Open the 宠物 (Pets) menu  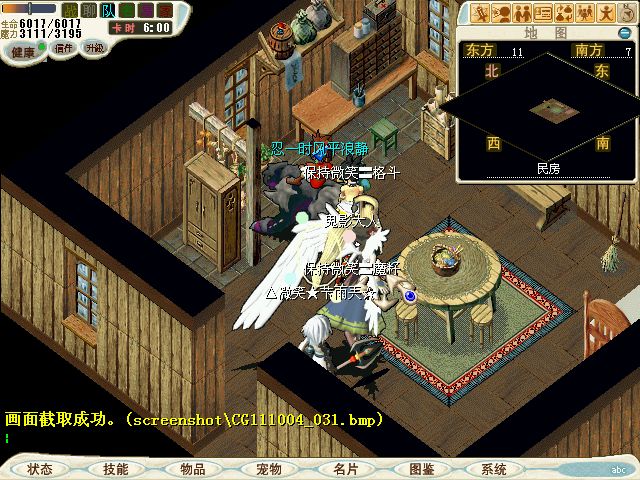point(268,468)
